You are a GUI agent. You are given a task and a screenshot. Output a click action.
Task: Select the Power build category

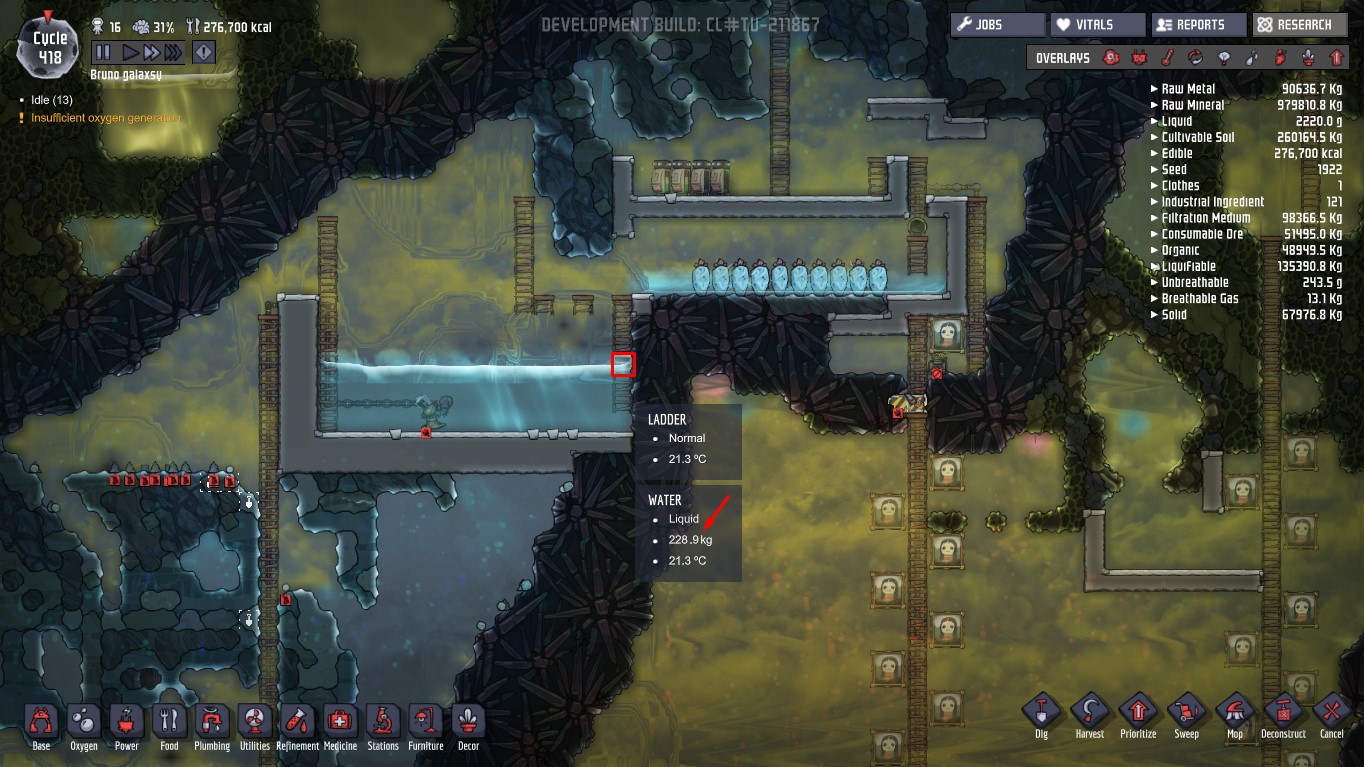(x=127, y=721)
